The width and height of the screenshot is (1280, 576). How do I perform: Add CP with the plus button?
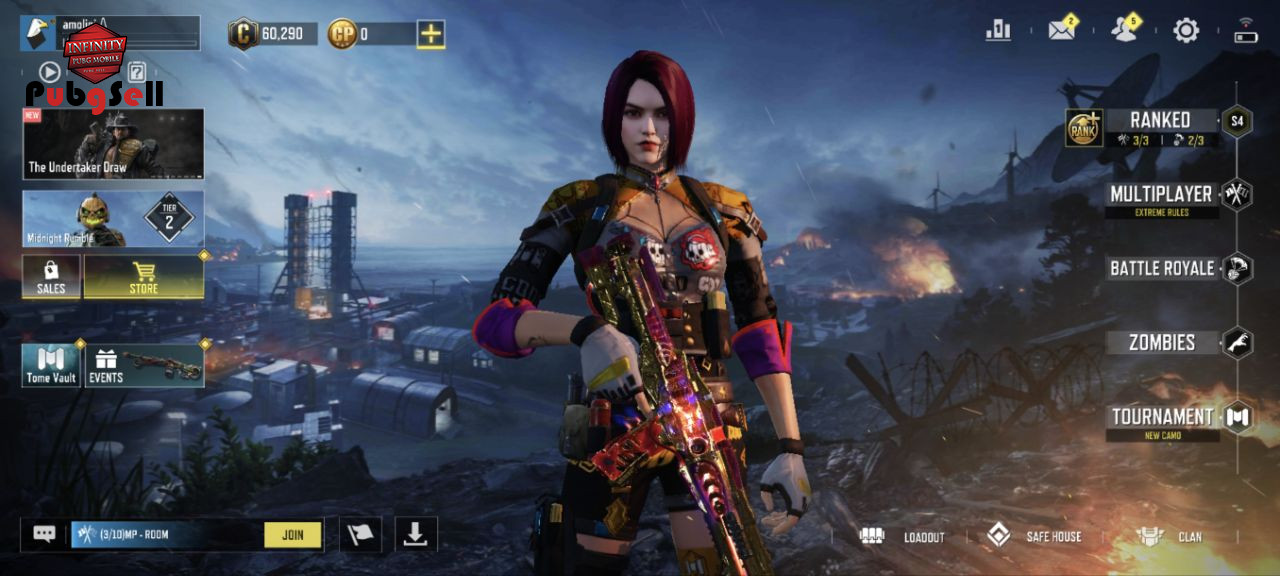[x=431, y=34]
